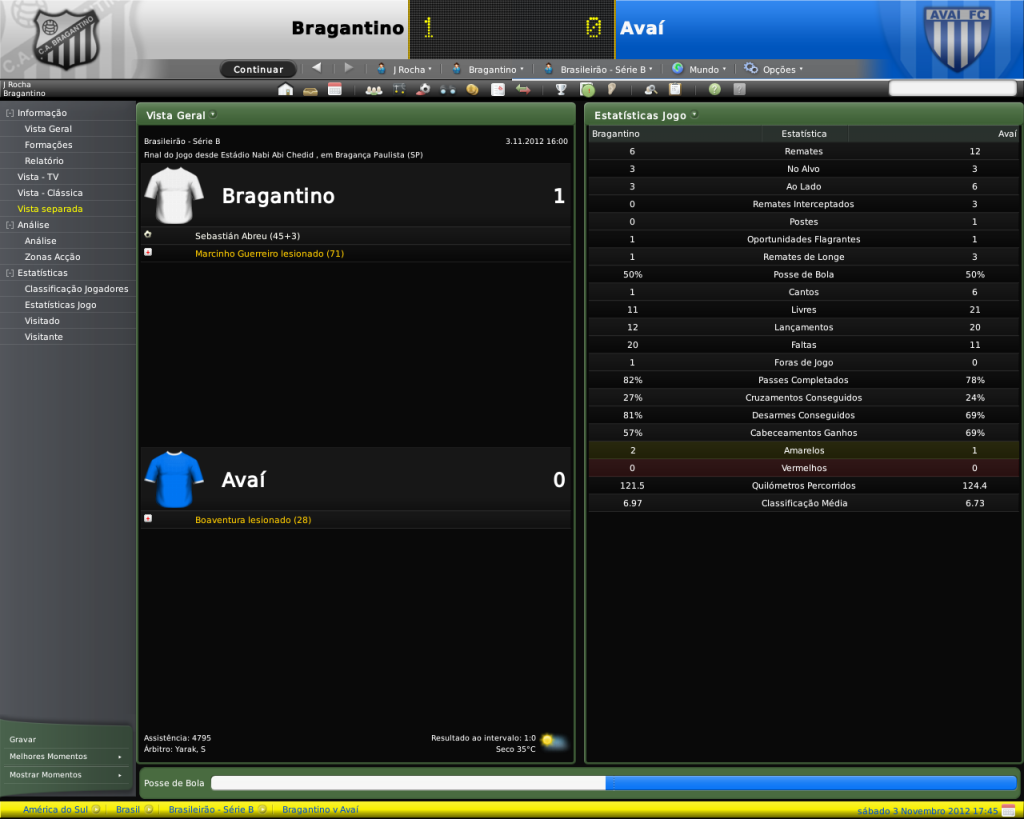Open the Mundo menu

(x=699, y=70)
